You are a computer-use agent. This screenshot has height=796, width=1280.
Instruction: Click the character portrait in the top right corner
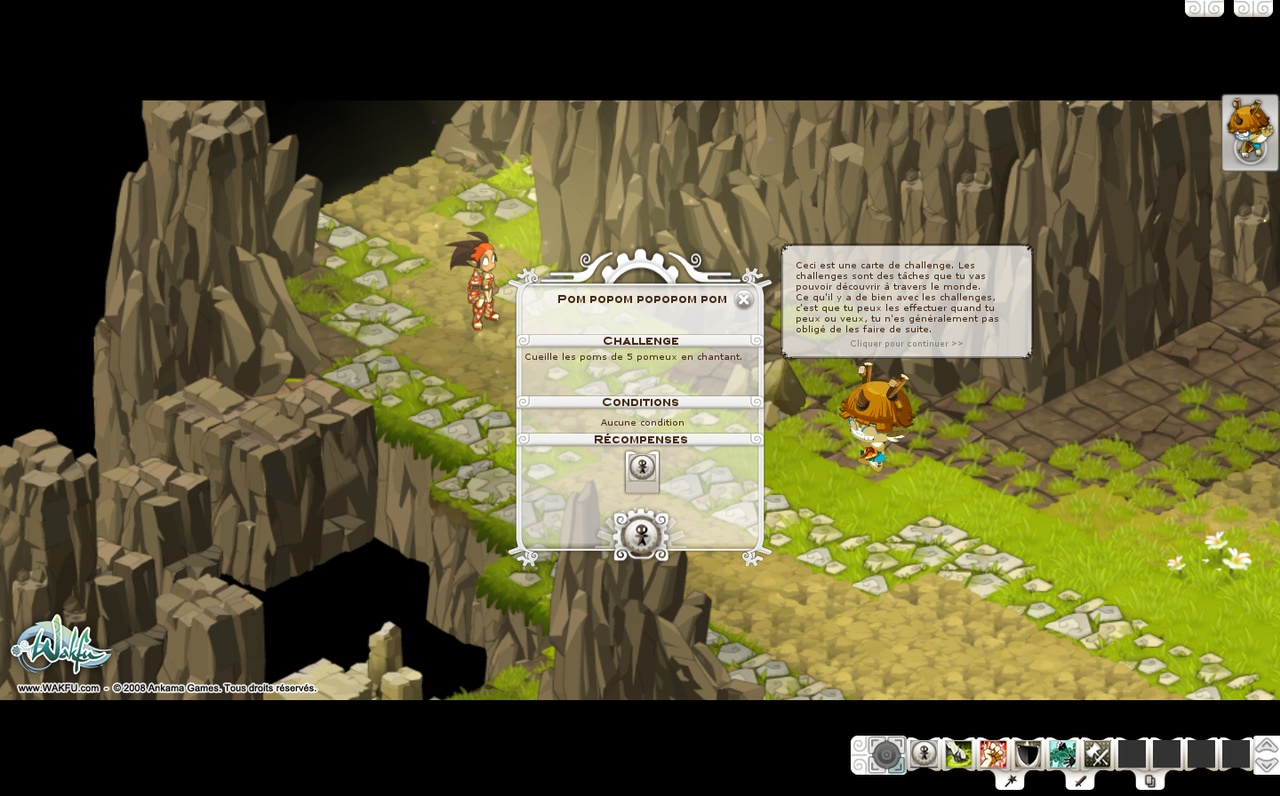[1249, 131]
